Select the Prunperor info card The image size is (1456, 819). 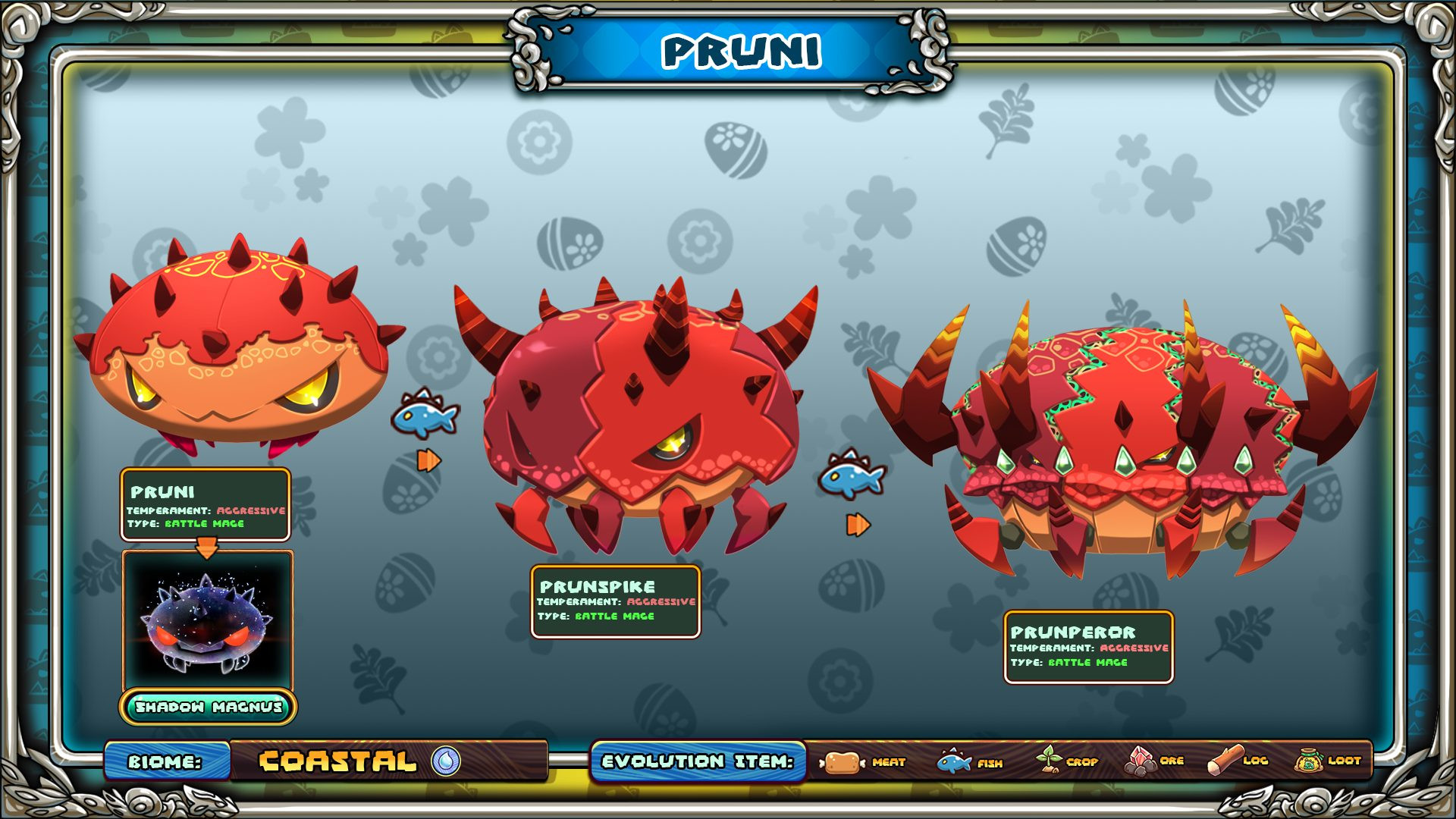click(1088, 647)
